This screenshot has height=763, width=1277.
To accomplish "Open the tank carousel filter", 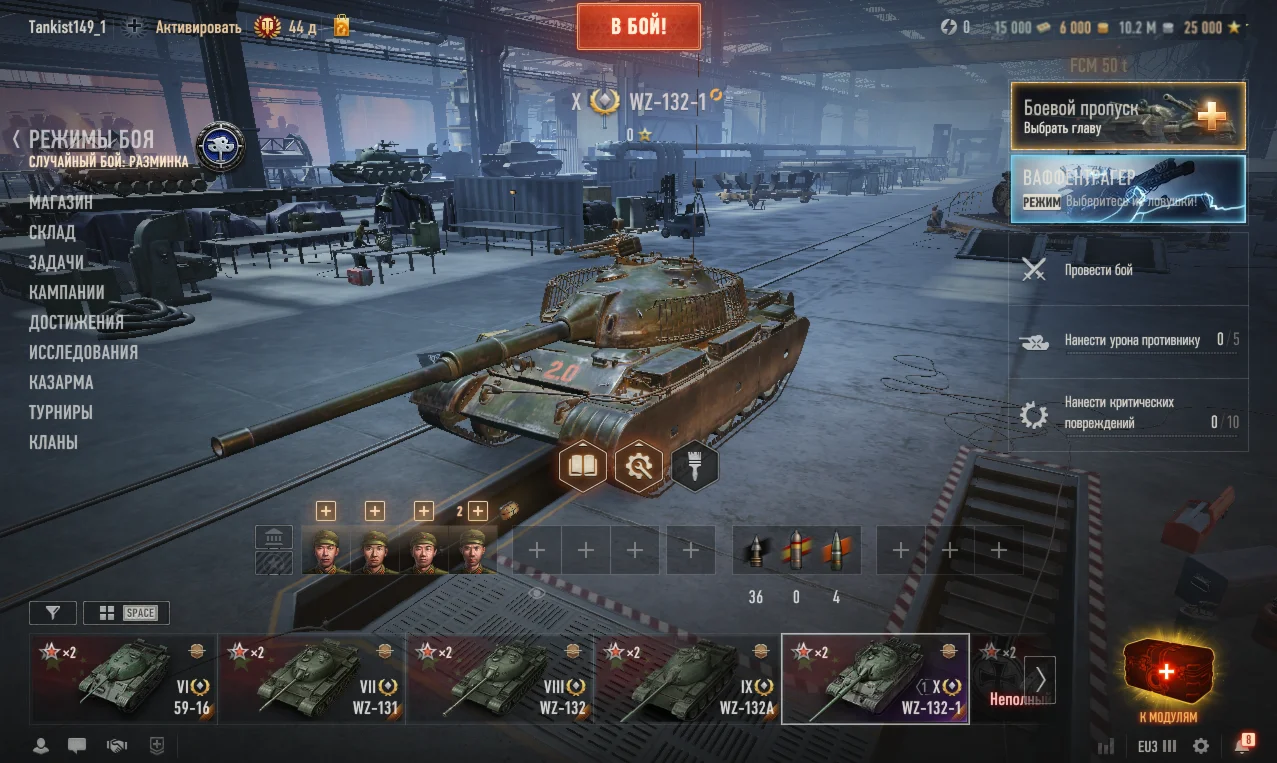I will [x=52, y=613].
